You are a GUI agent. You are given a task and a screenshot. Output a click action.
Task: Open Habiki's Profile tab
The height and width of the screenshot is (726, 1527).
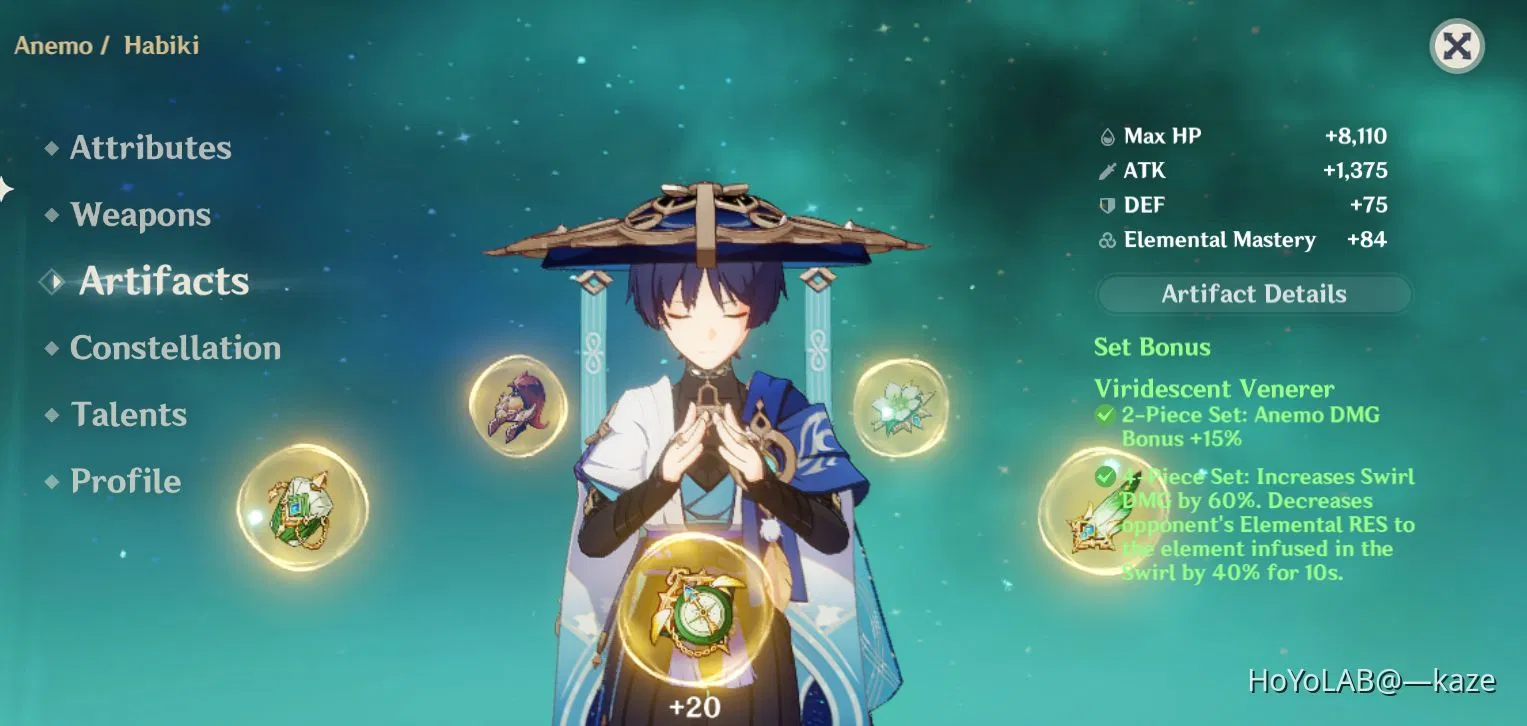125,481
